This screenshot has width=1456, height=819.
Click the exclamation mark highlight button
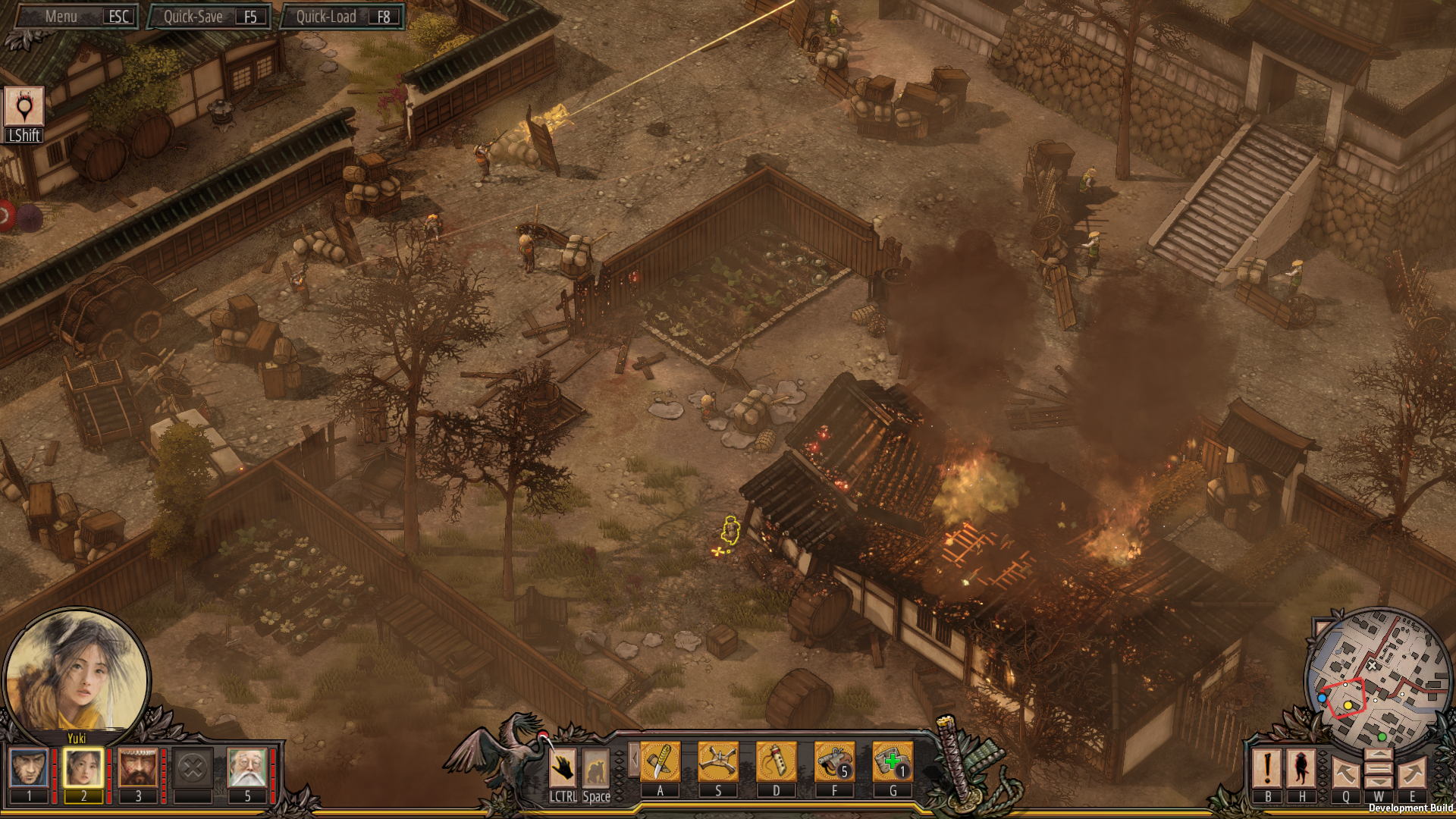pos(1267,768)
